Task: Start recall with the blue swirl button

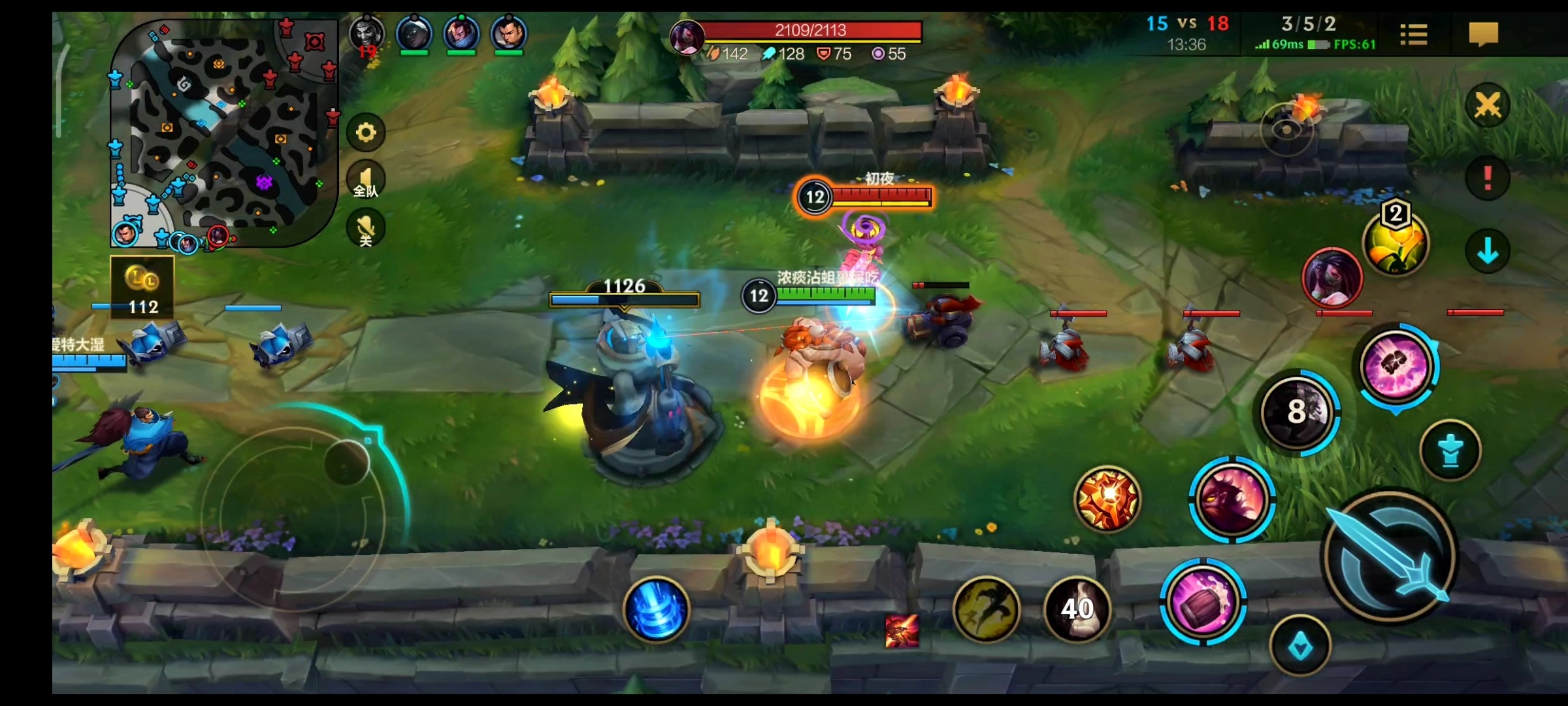Action: pos(656,609)
